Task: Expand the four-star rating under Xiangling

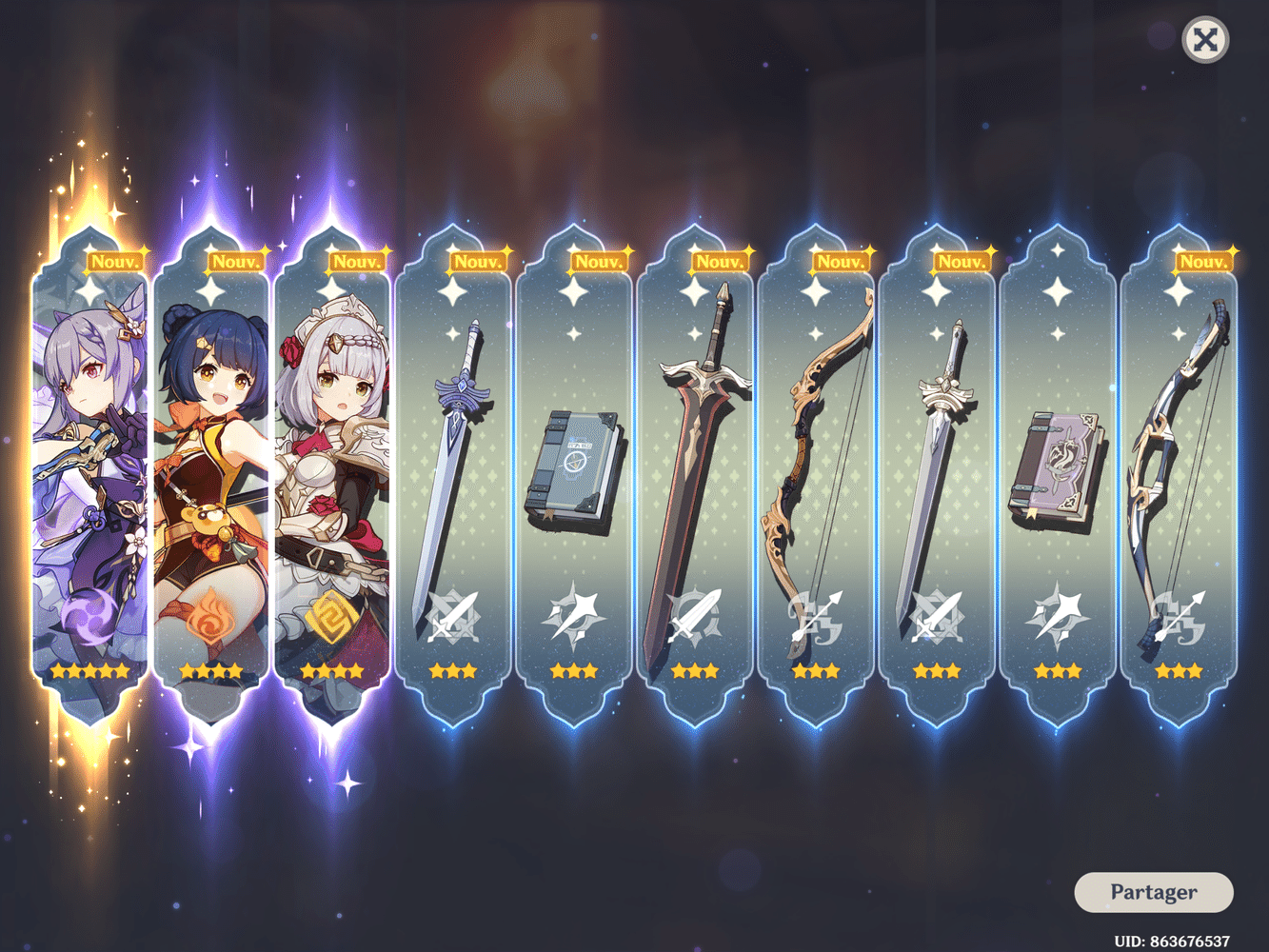Action: coord(211,671)
